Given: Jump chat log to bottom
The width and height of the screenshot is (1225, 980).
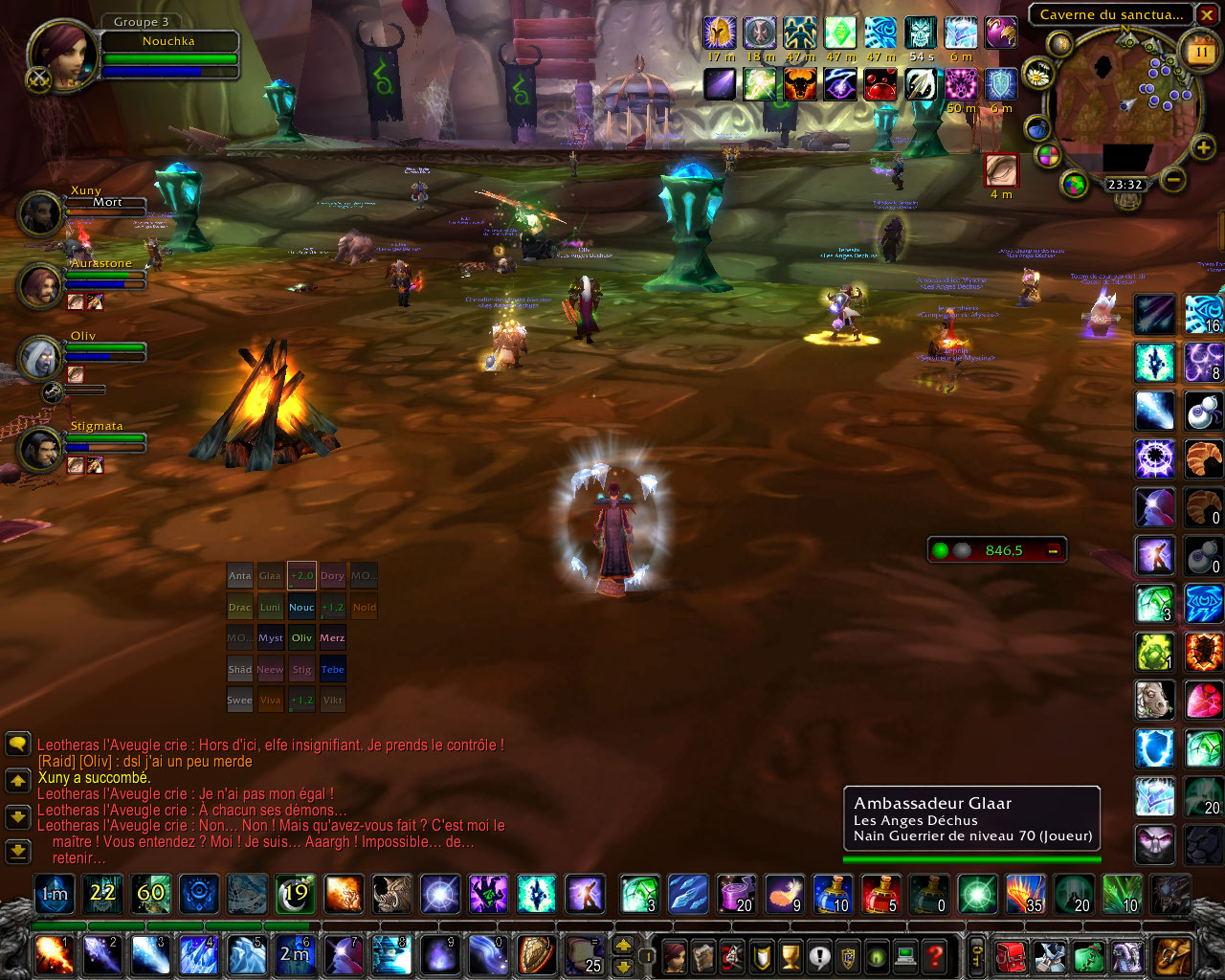Looking at the screenshot, I should click(17, 850).
